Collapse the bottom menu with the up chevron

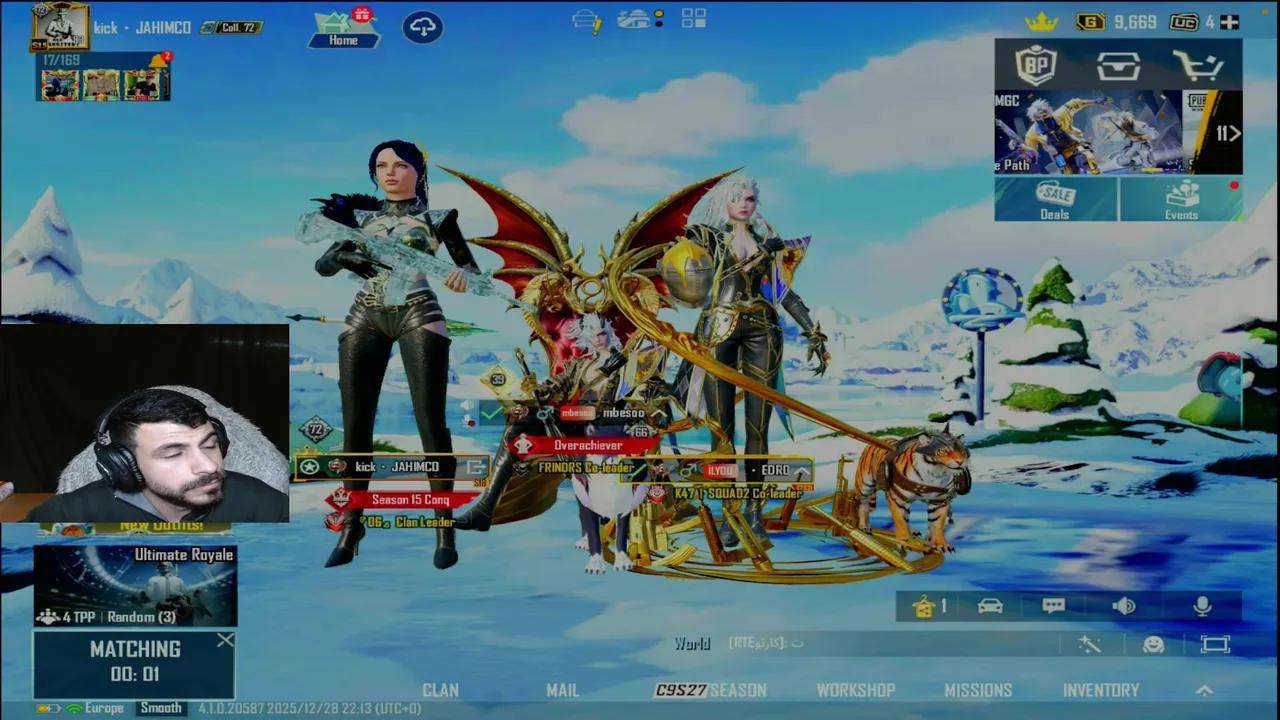click(x=1204, y=690)
